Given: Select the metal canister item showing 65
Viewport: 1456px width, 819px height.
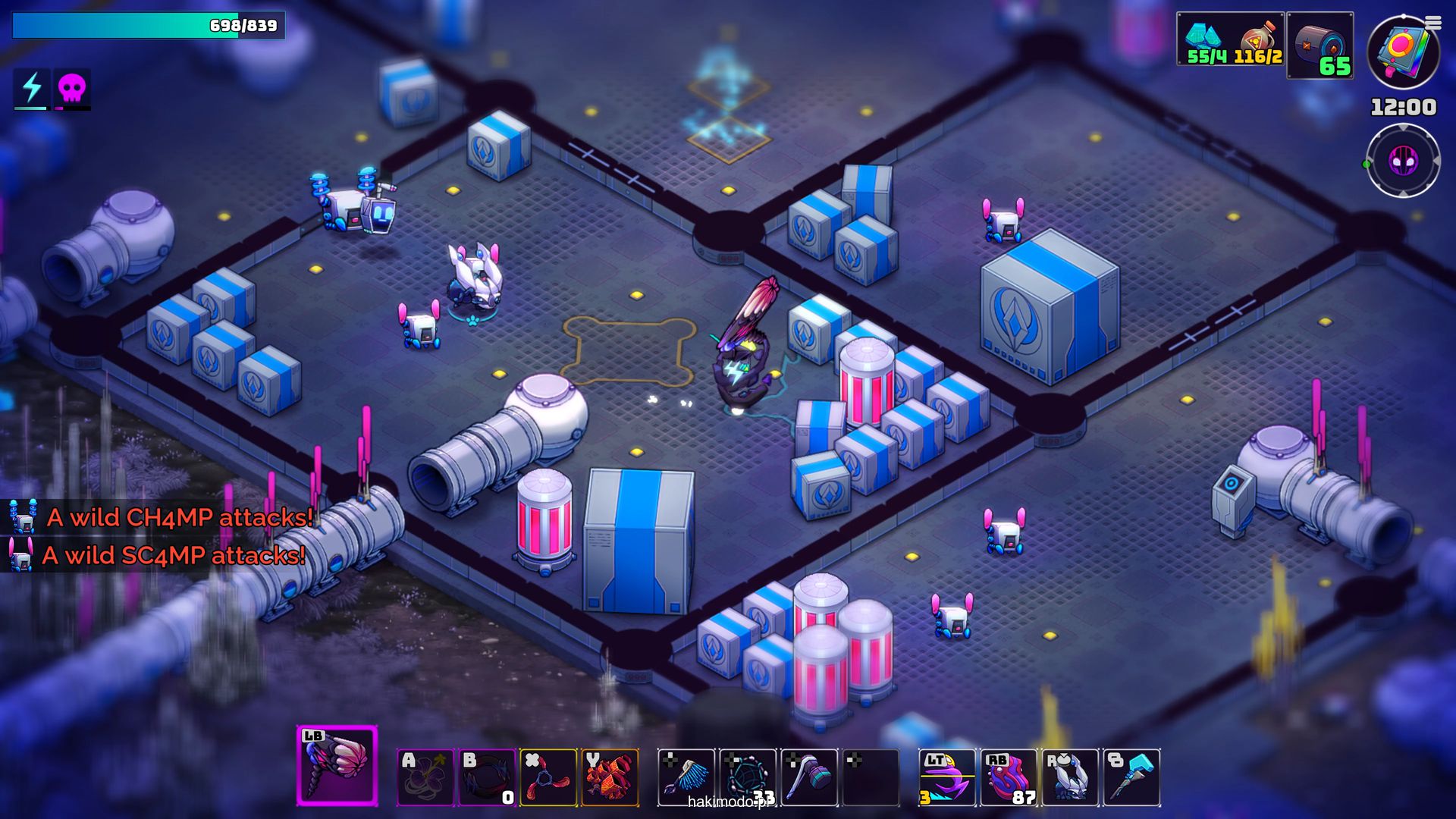Looking at the screenshot, I should click(x=1320, y=45).
